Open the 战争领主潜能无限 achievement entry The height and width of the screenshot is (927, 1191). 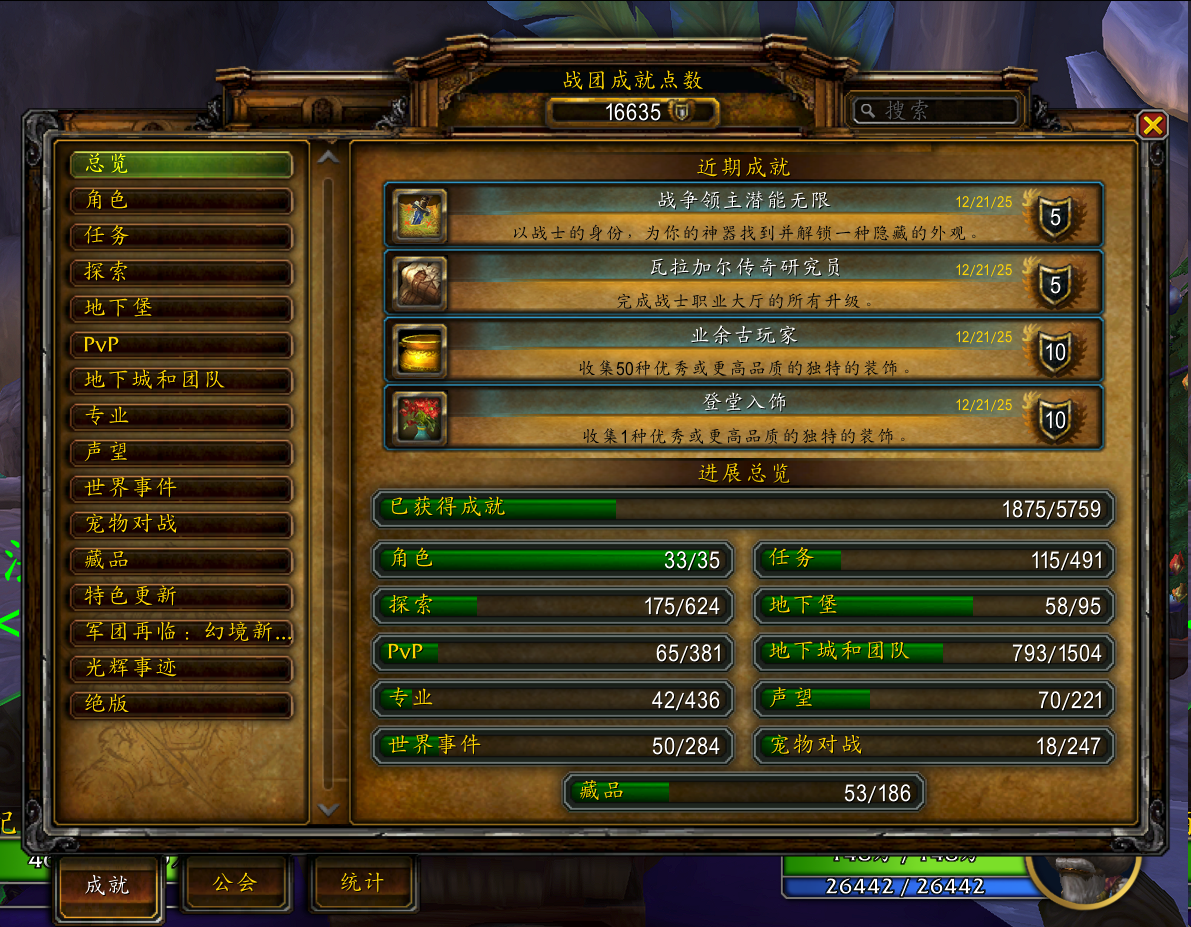(x=743, y=215)
